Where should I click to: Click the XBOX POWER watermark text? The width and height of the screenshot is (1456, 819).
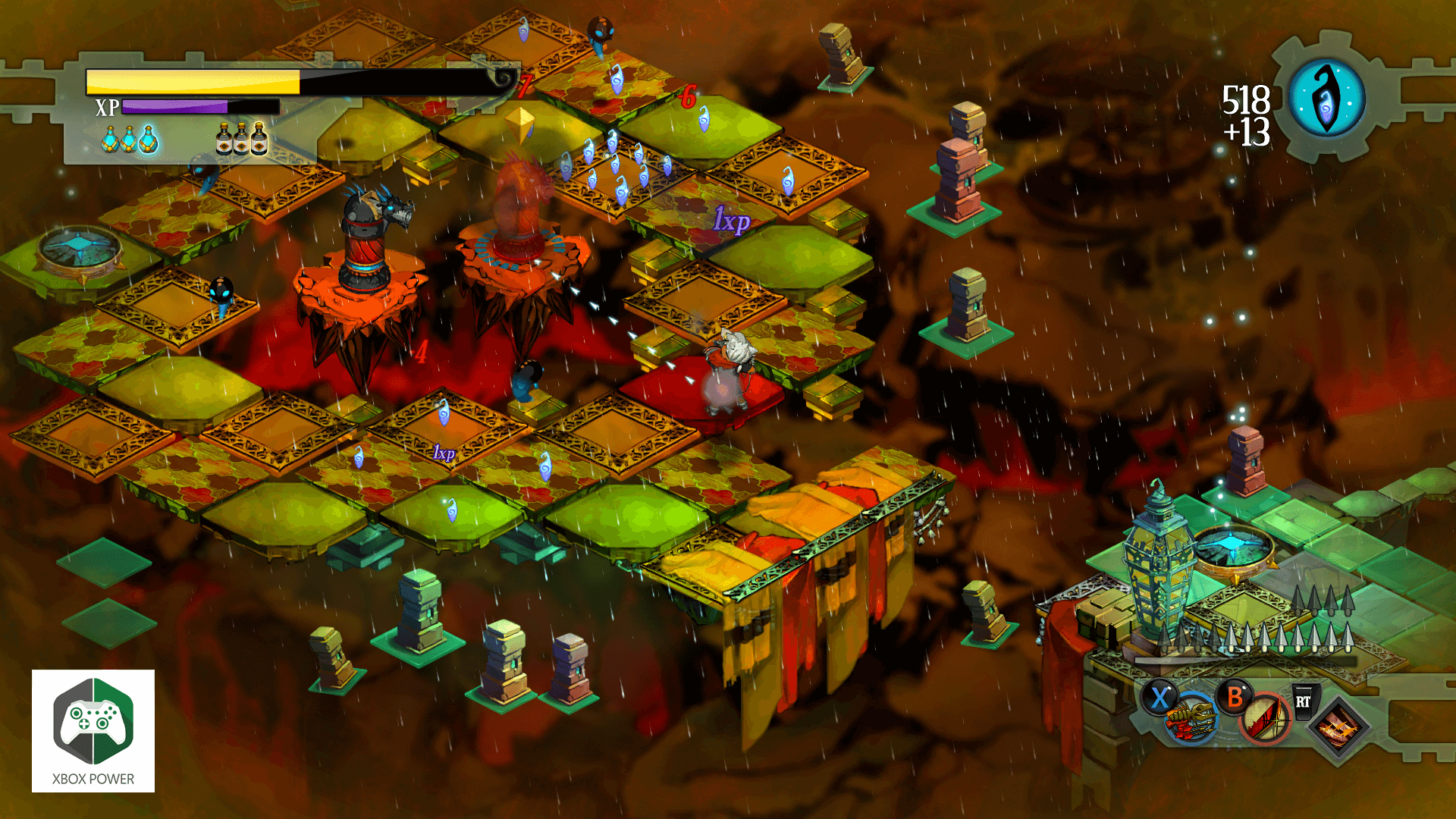pos(91,778)
